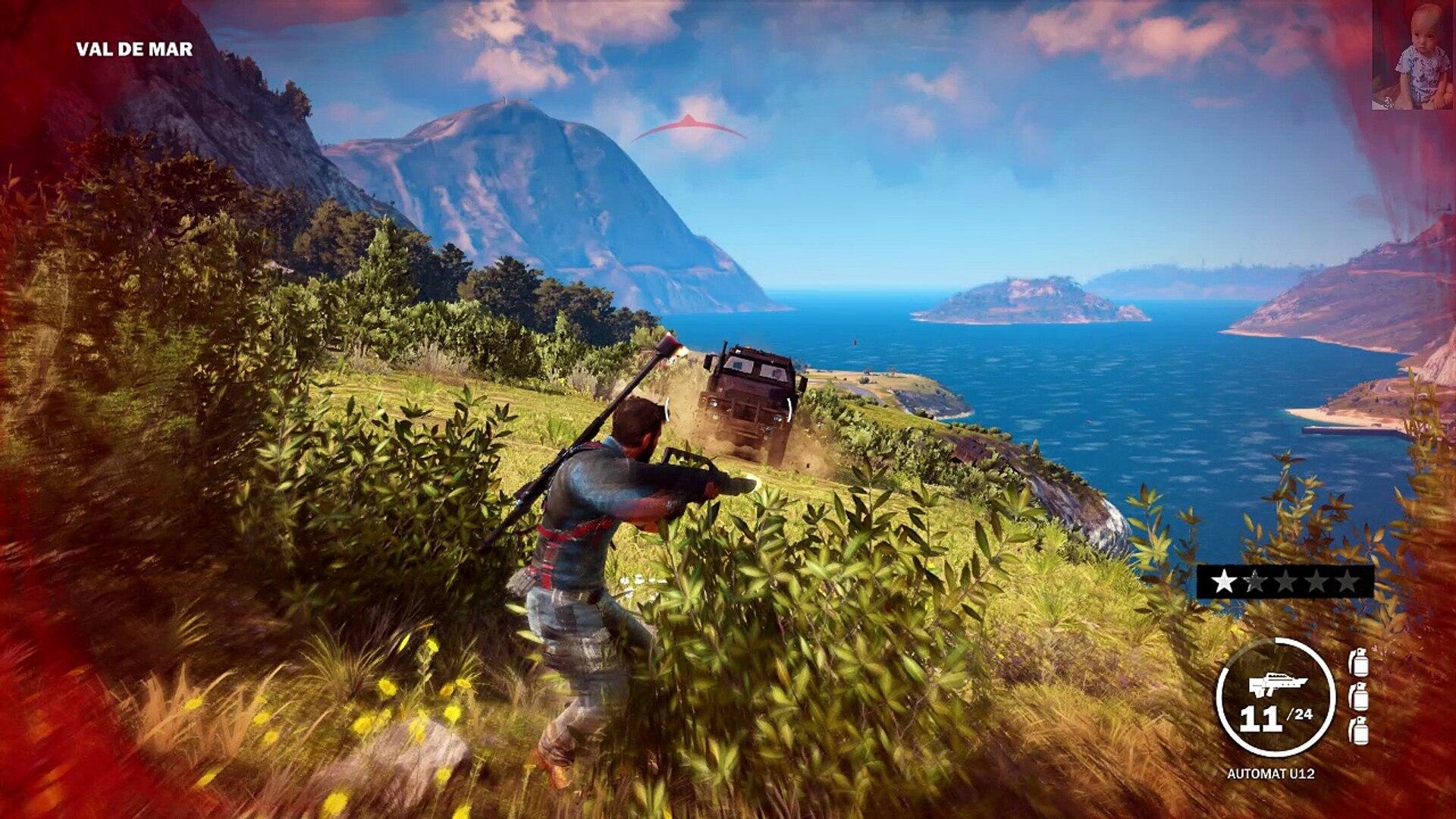Select the Automat U12 weapon icon
This screenshot has width=1456, height=819.
click(x=1276, y=686)
